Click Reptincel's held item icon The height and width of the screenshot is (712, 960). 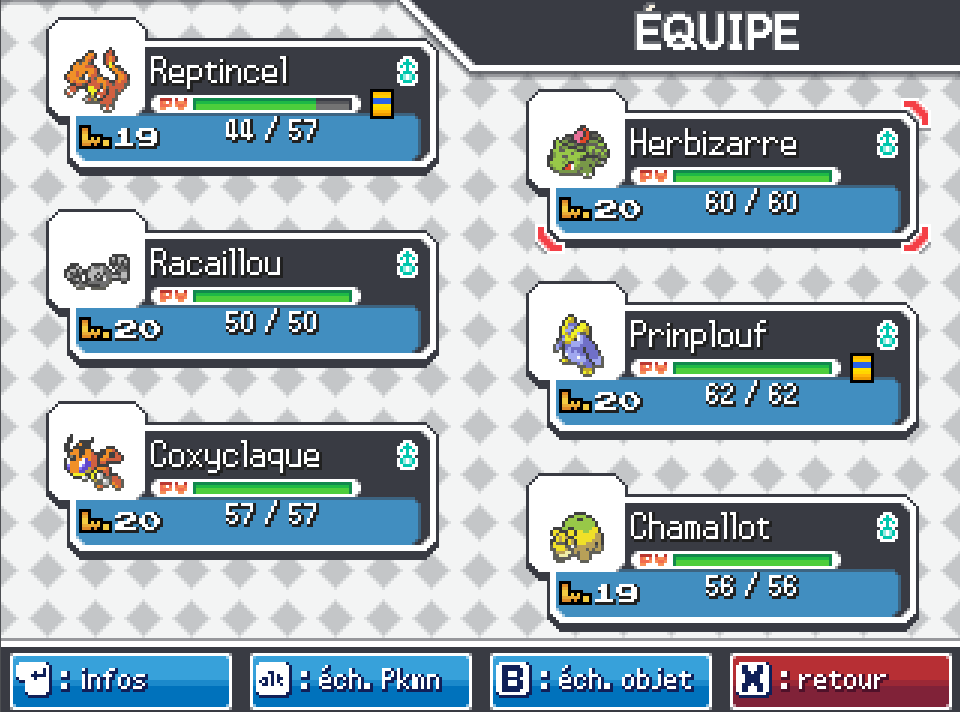382,104
